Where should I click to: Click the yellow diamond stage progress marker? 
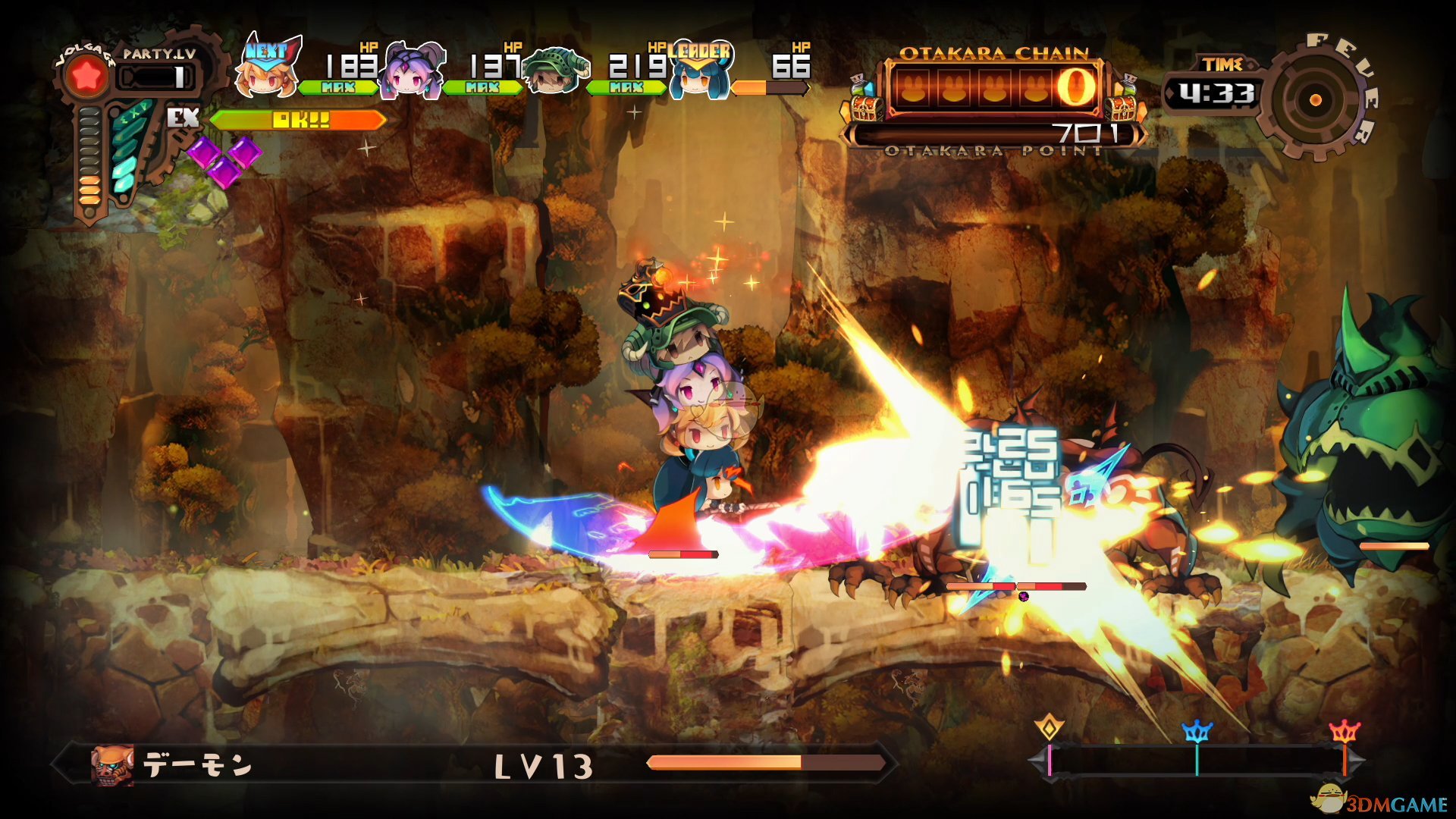point(1050,729)
